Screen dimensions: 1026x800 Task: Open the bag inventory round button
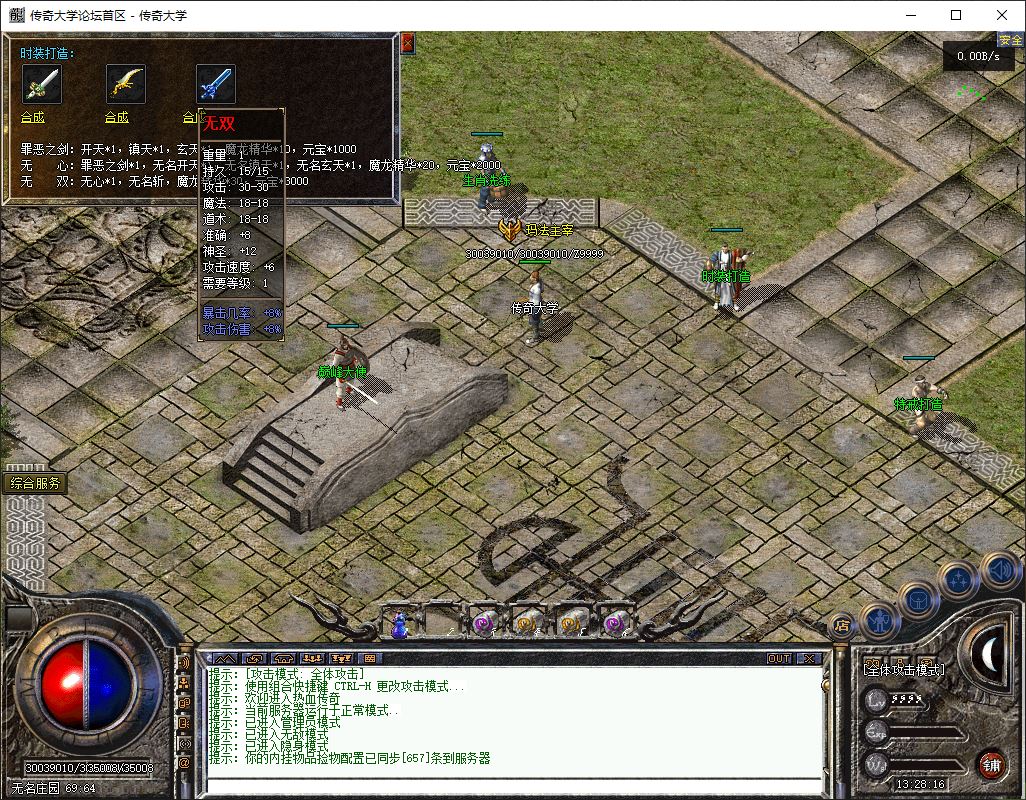pos(918,599)
